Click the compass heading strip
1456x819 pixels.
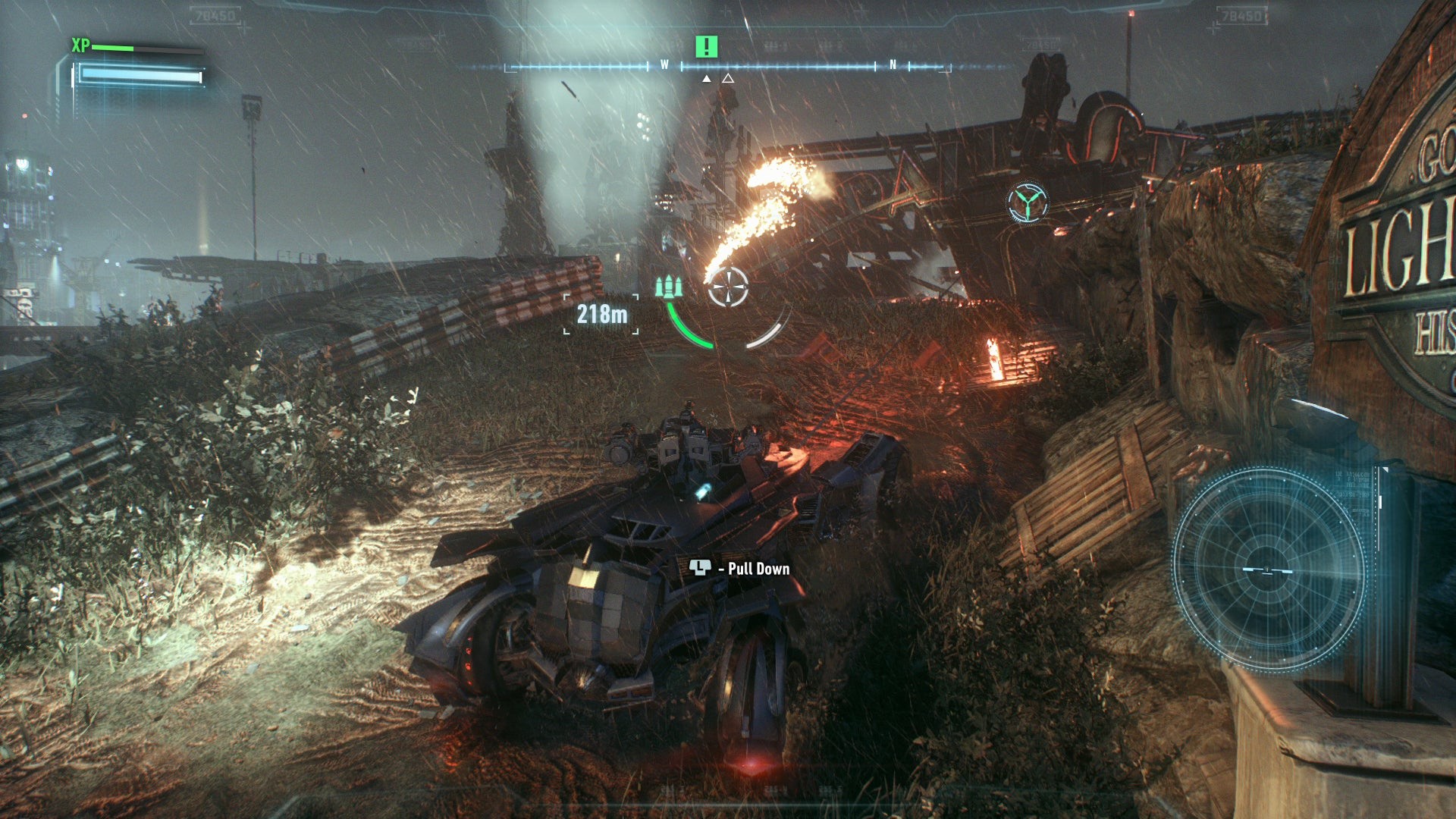pyautogui.click(x=728, y=67)
